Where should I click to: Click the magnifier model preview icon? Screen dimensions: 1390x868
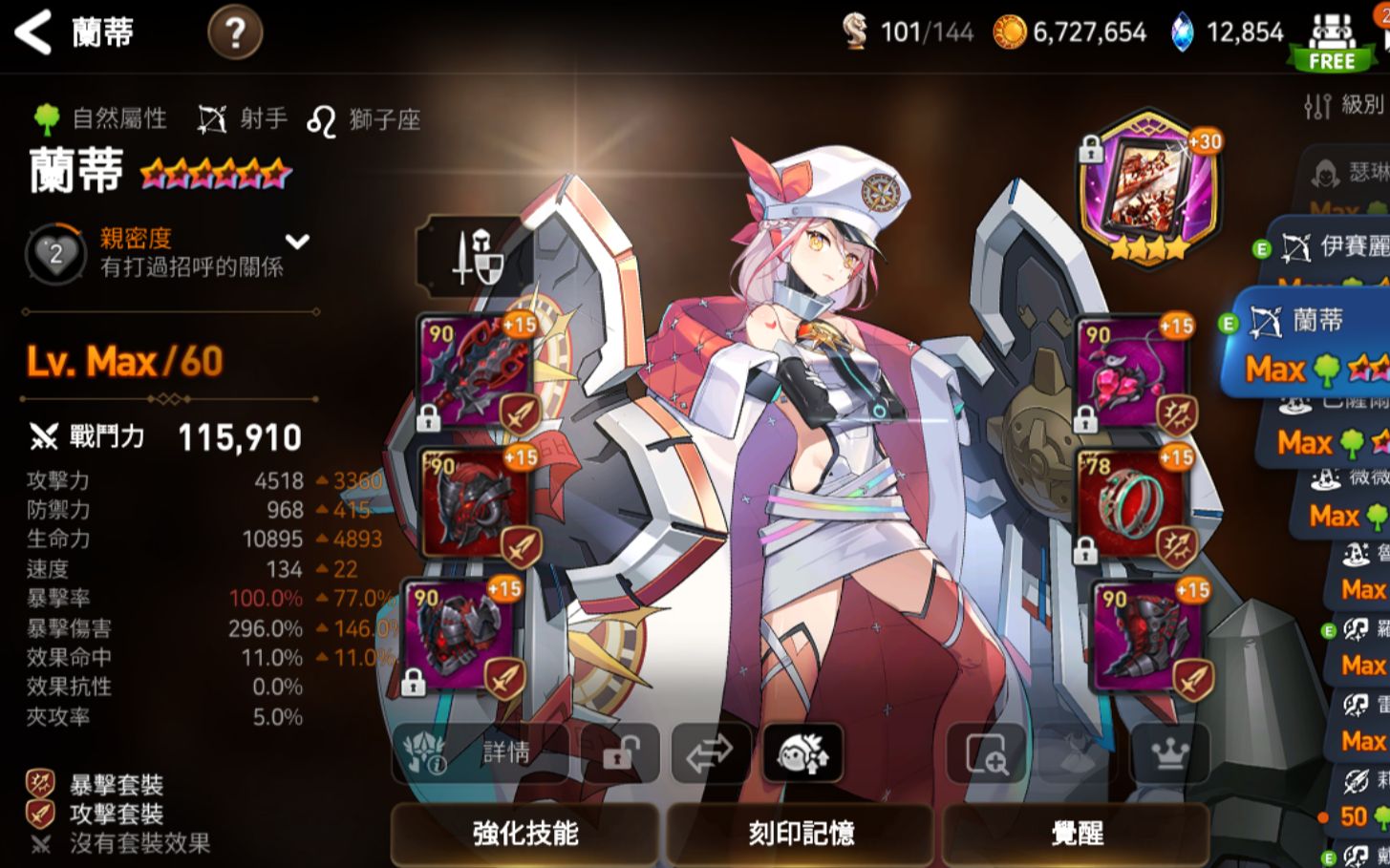tap(987, 753)
